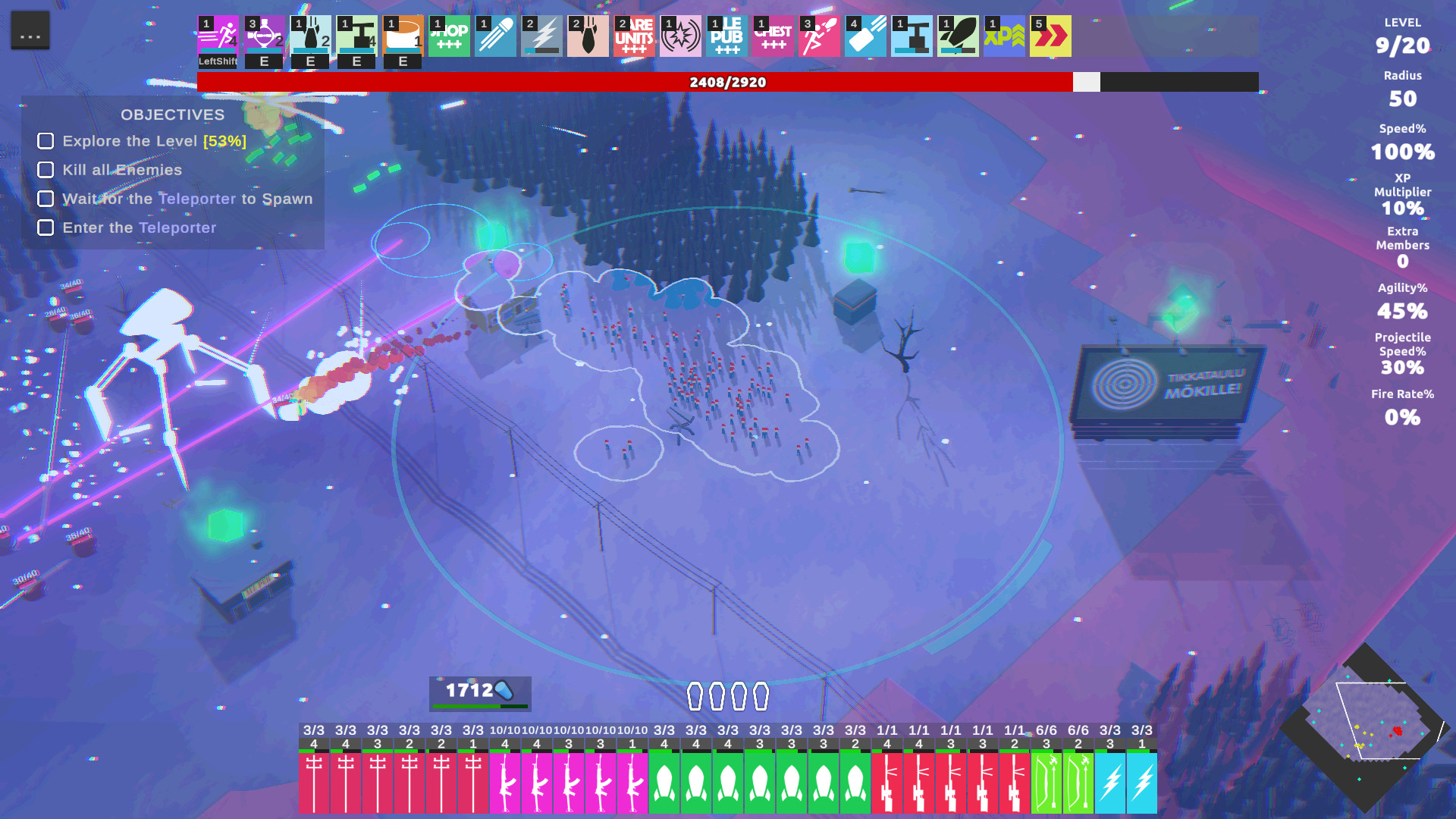Click the green XP chevrons icon
This screenshot has height=819, width=1456.
1005,36
